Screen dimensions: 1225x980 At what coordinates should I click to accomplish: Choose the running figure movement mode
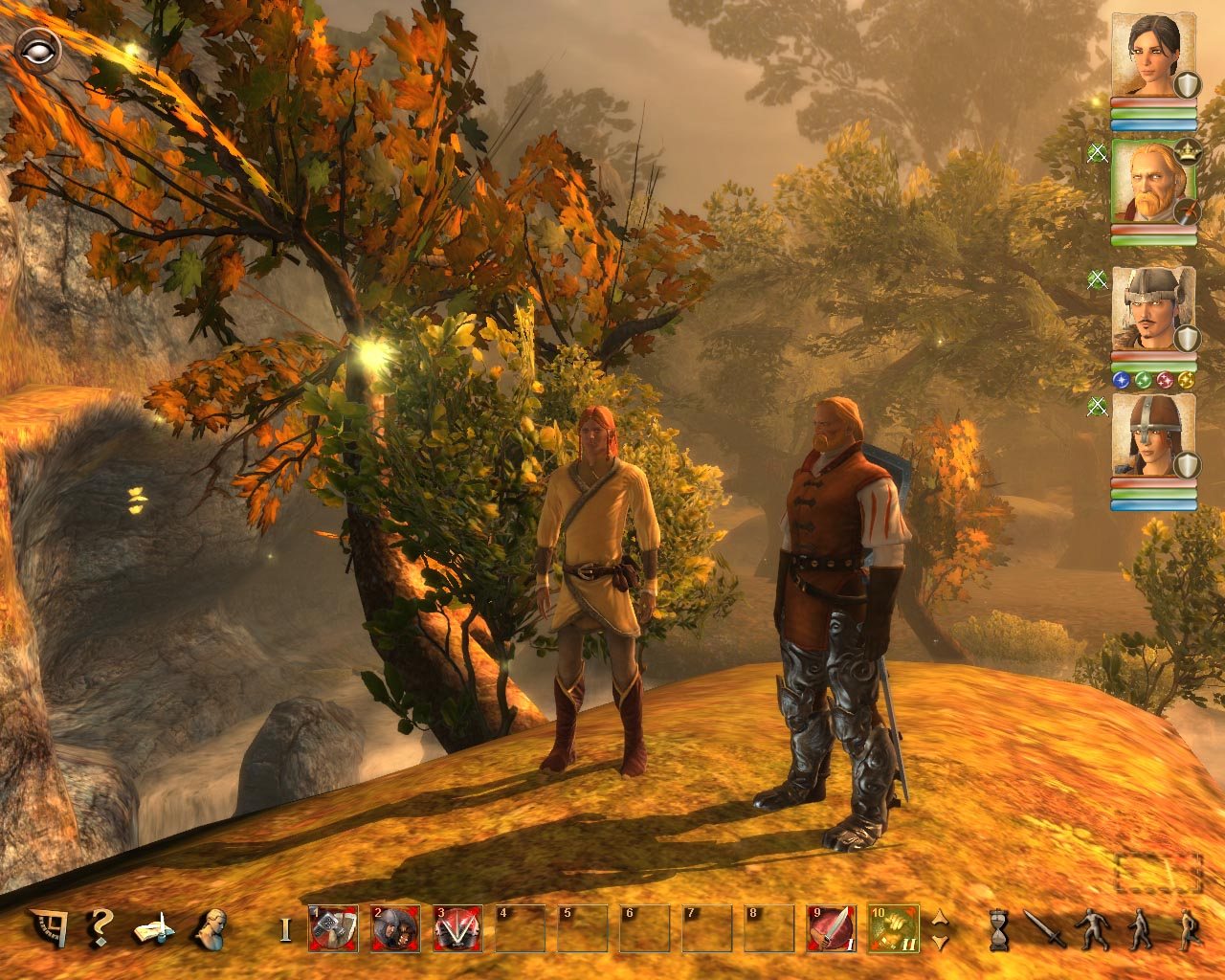[1188, 929]
